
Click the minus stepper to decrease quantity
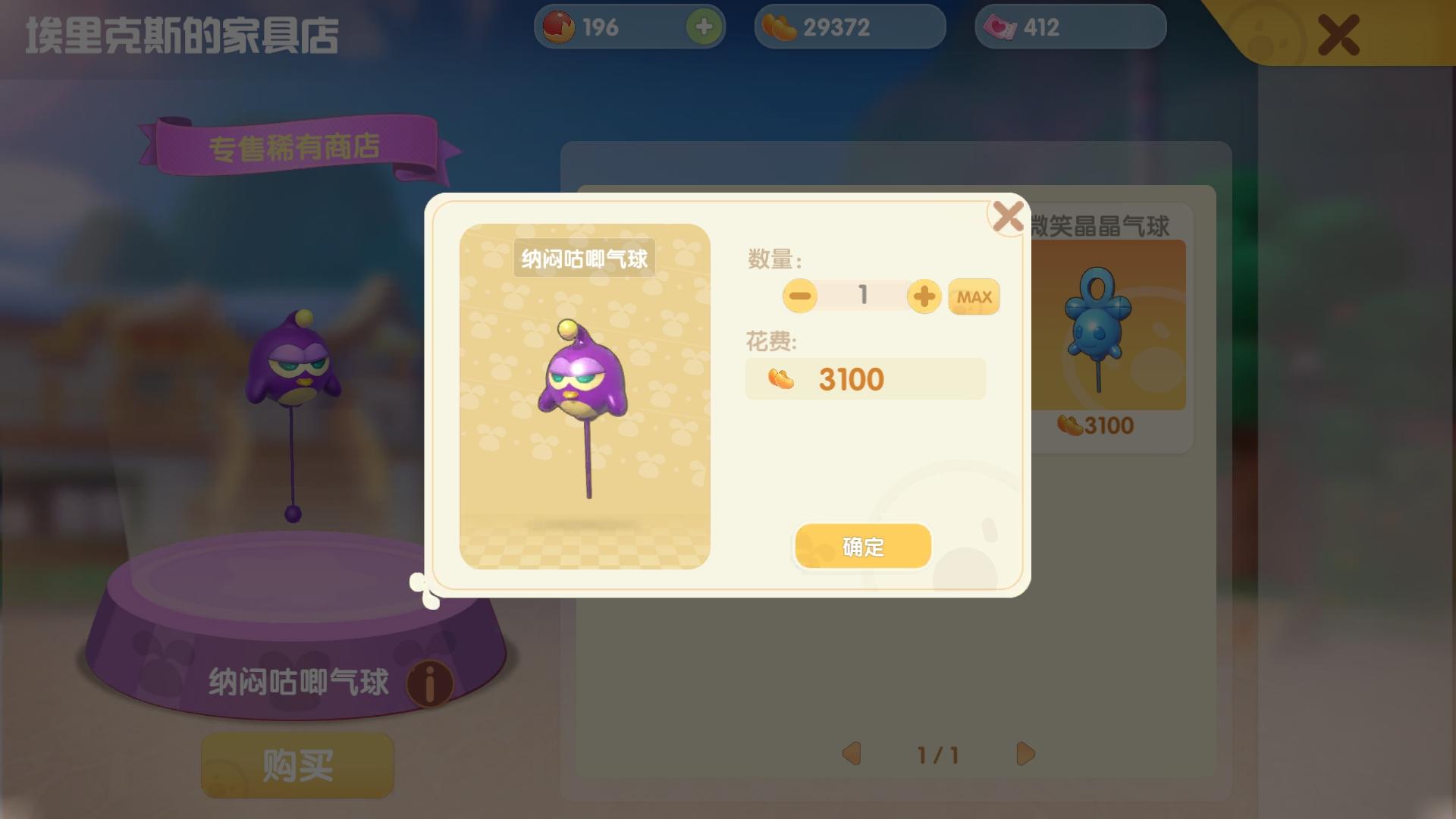(799, 296)
